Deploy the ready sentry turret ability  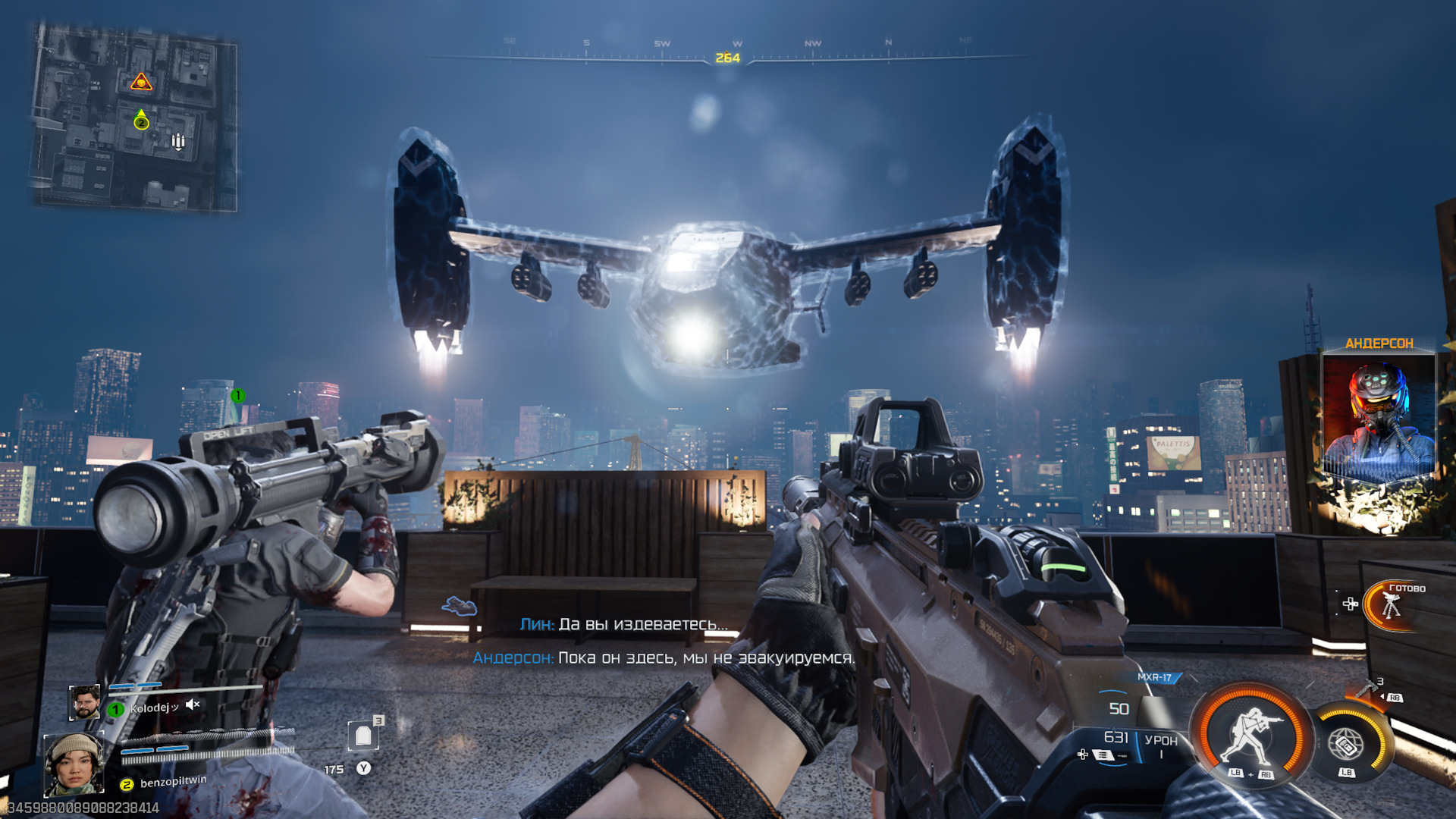click(x=1390, y=605)
